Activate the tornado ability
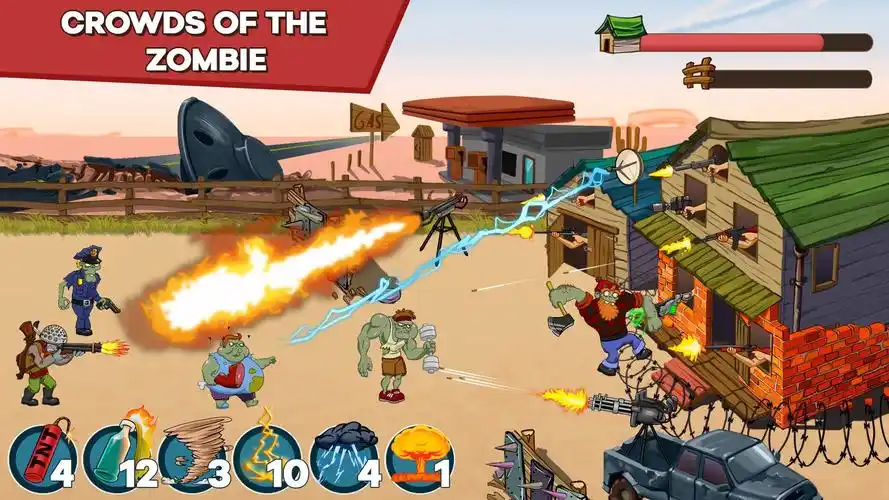The width and height of the screenshot is (889, 500). 192,459
